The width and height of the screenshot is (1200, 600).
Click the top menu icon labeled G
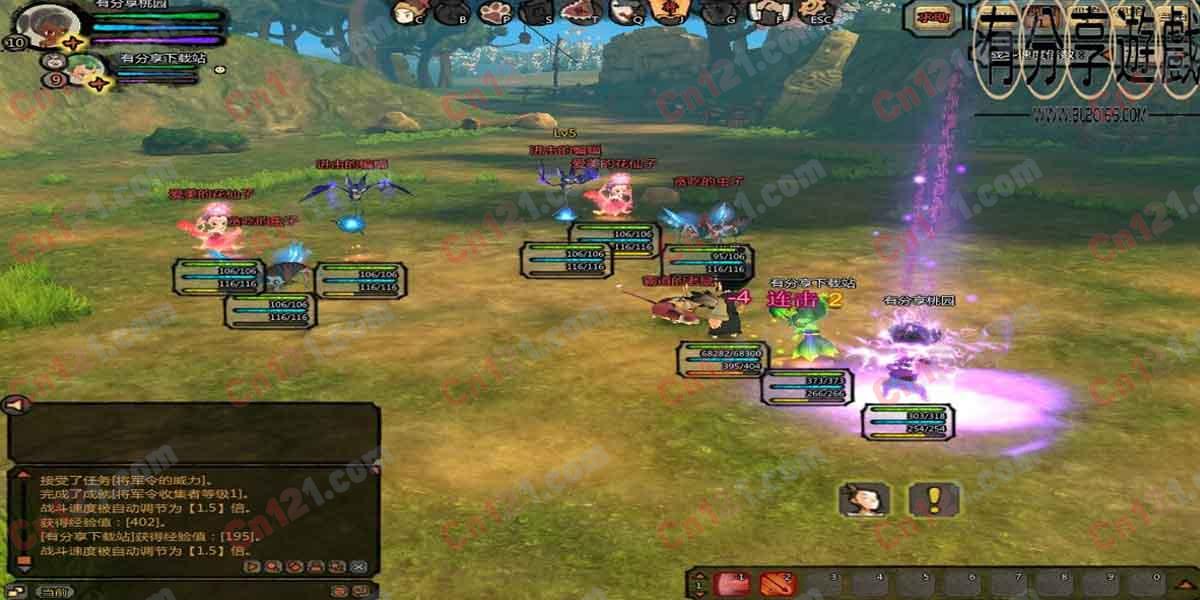tap(716, 13)
